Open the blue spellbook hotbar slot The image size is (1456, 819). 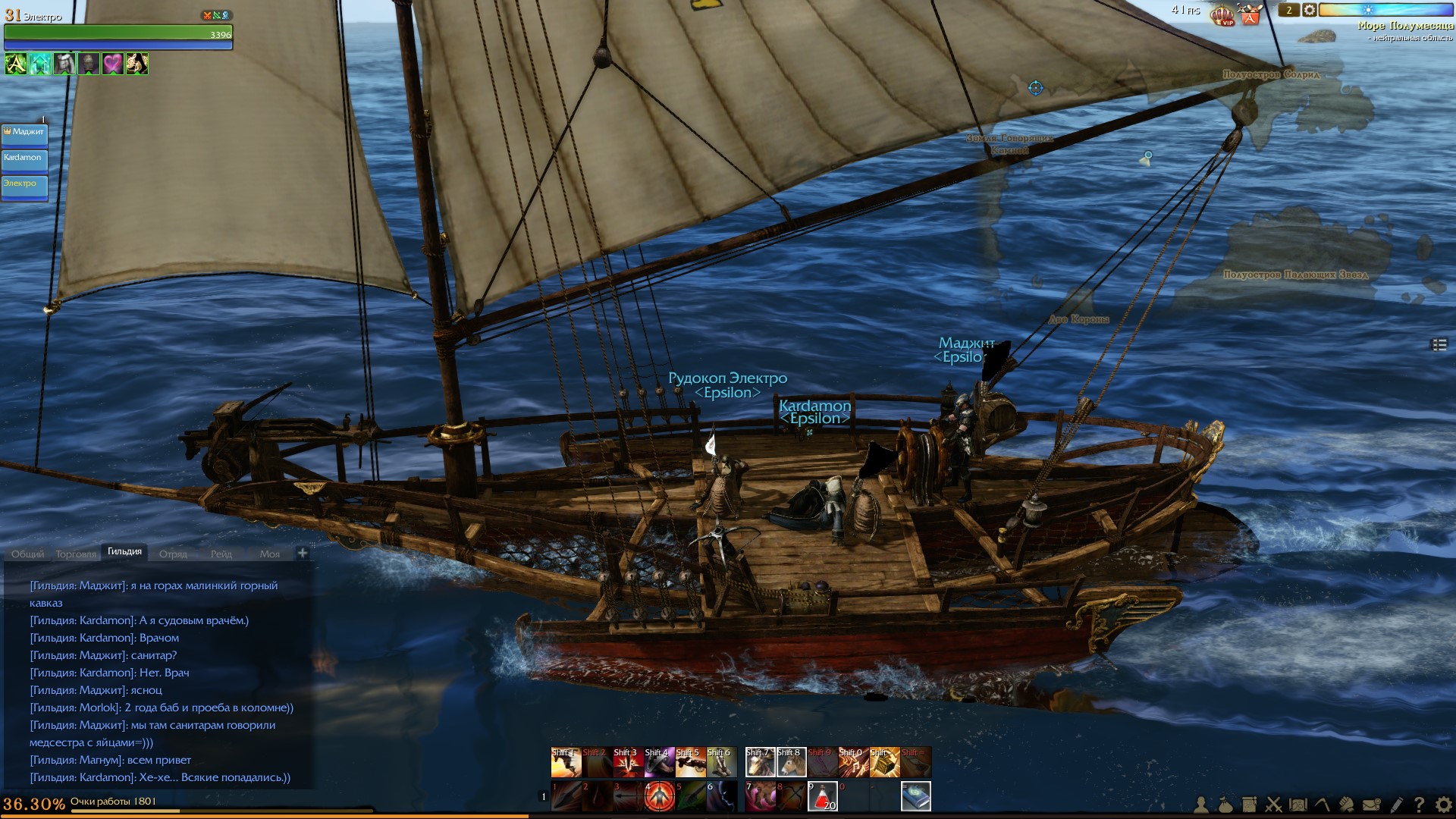point(915,796)
